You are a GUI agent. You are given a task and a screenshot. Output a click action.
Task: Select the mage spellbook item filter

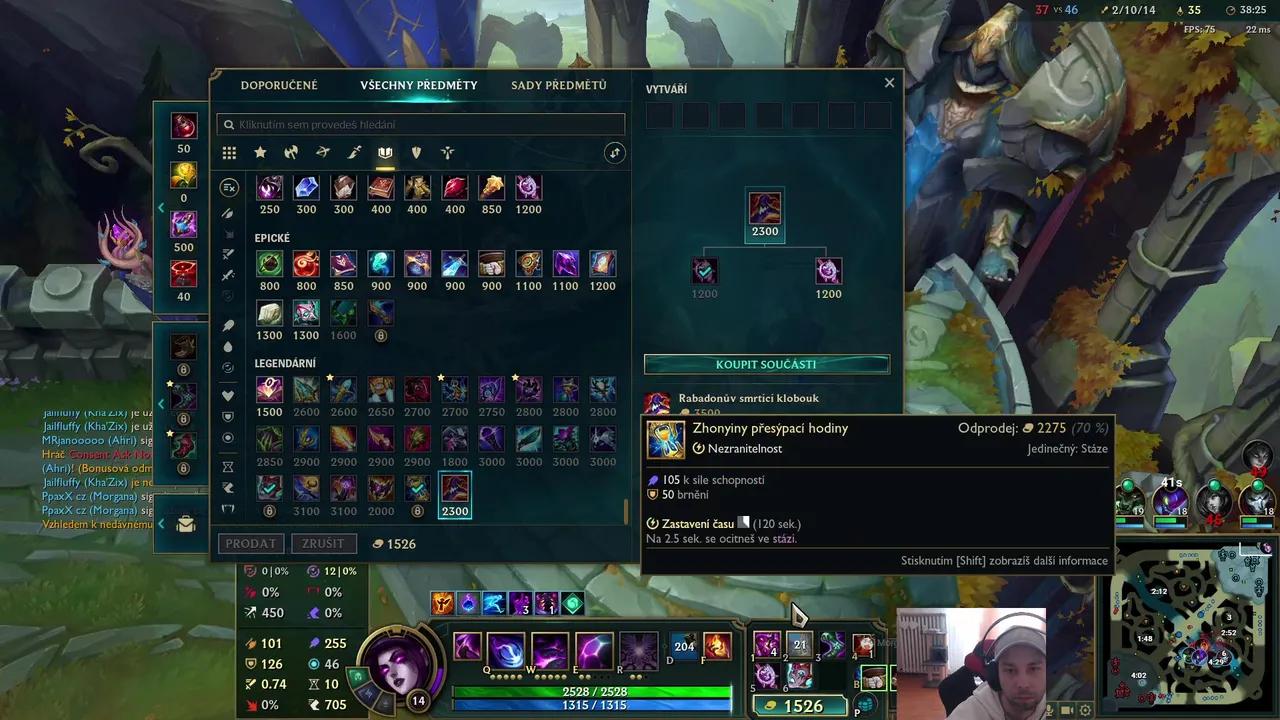pos(385,152)
